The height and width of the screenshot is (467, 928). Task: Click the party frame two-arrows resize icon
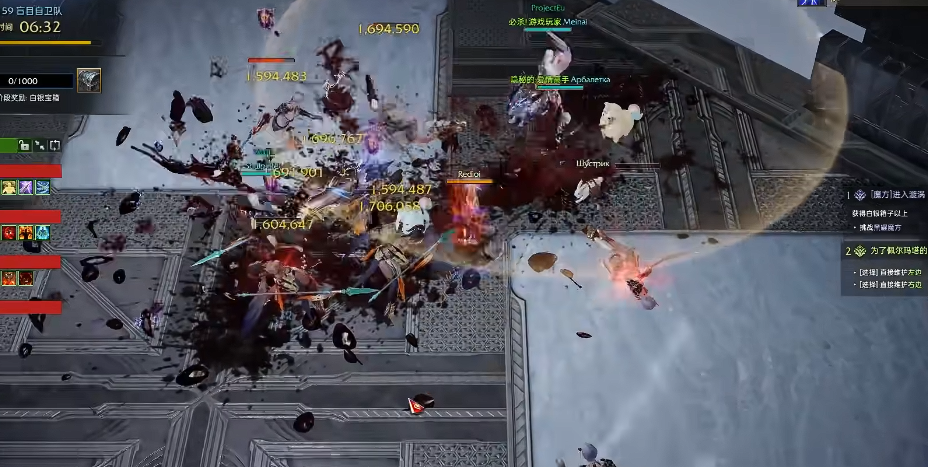(x=39, y=146)
